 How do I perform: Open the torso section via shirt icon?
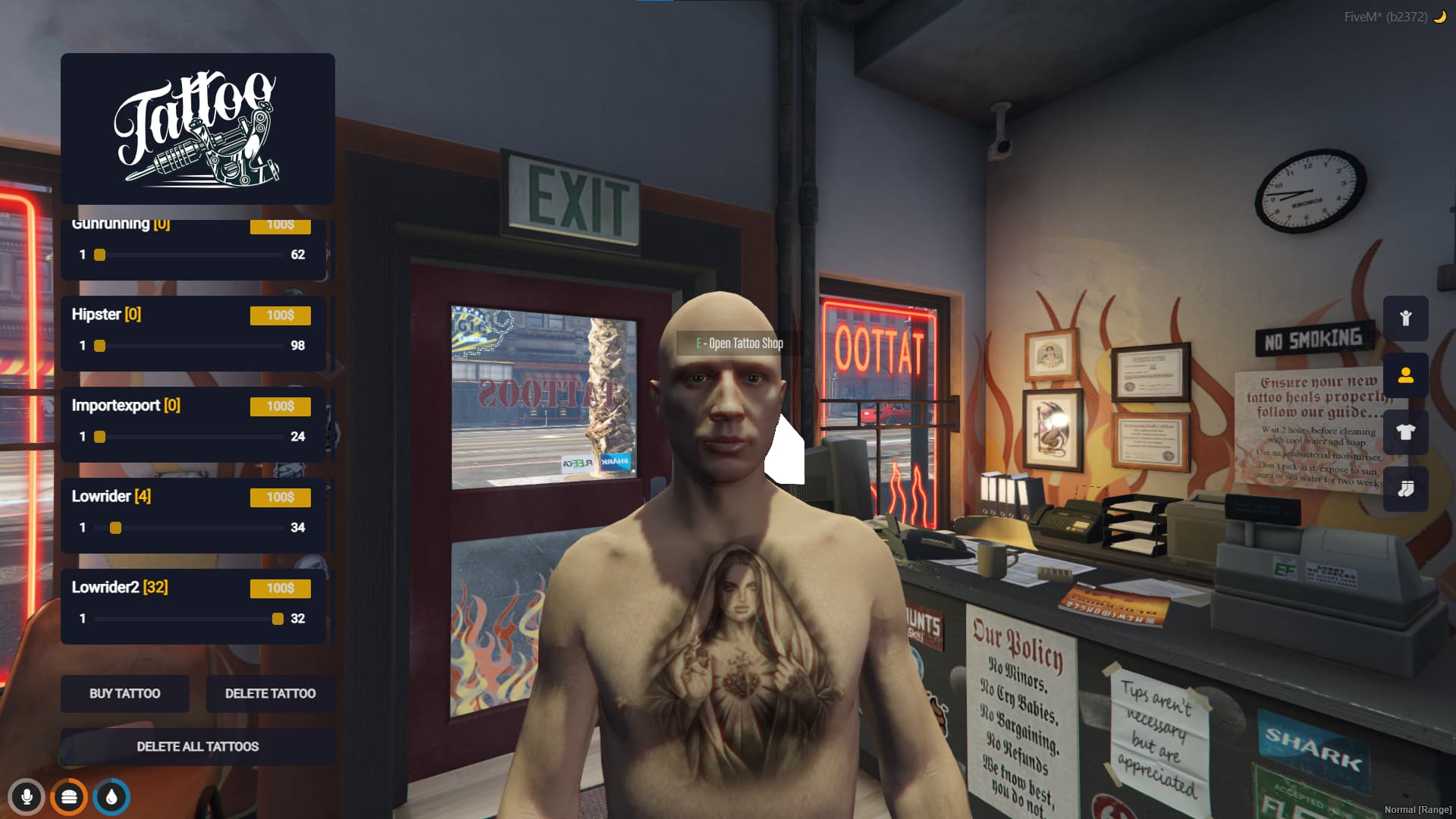click(x=1406, y=432)
